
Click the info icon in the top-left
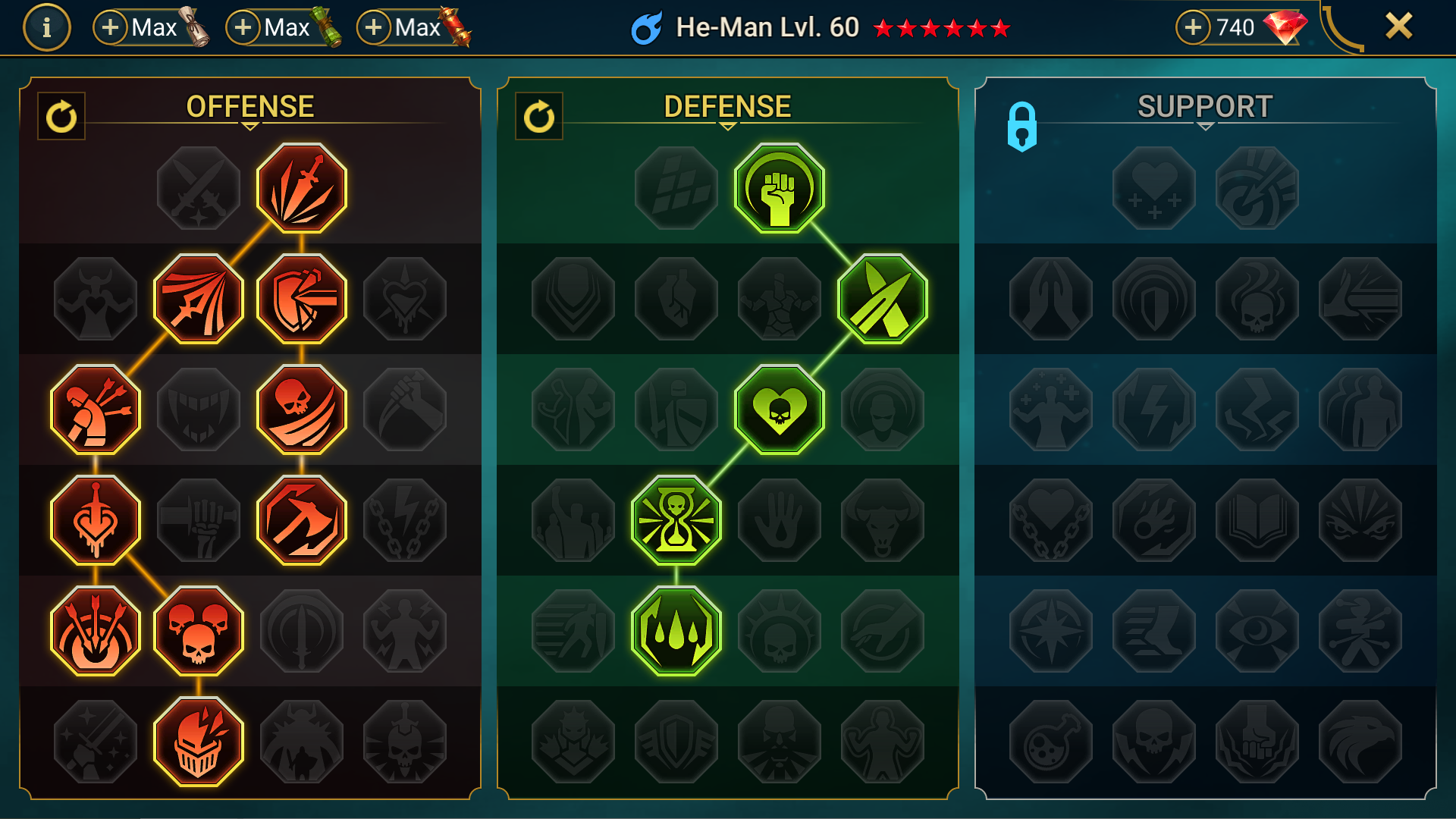[x=45, y=27]
